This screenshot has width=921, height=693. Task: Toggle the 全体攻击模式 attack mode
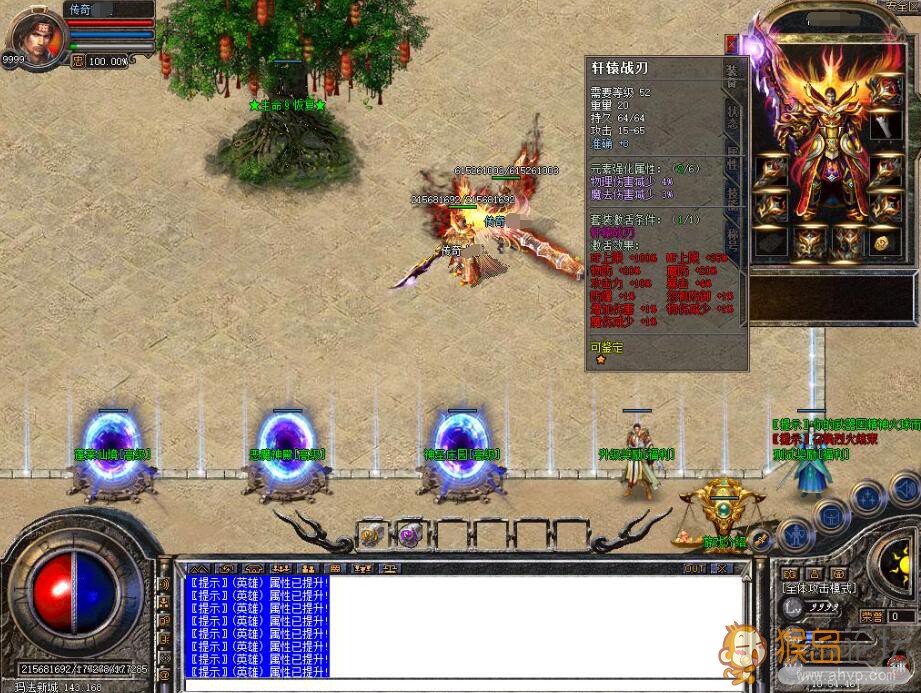[x=821, y=590]
